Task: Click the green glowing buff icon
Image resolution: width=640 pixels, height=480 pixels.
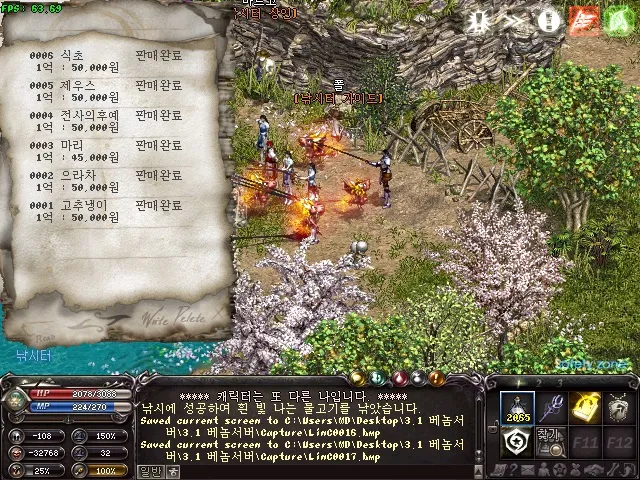Action: (x=615, y=21)
